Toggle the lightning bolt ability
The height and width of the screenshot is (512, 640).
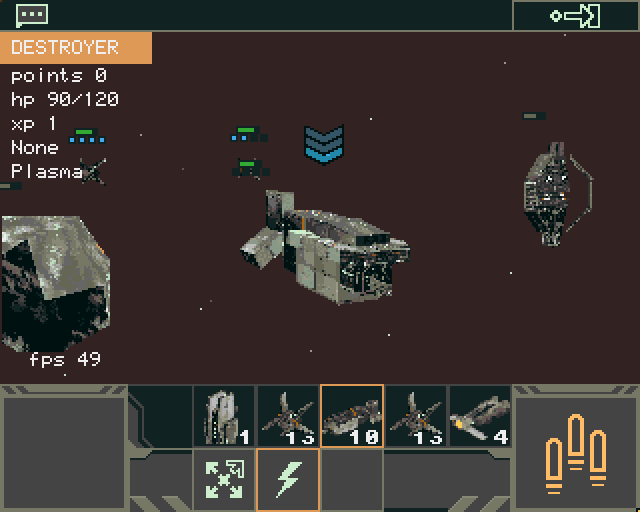288,480
